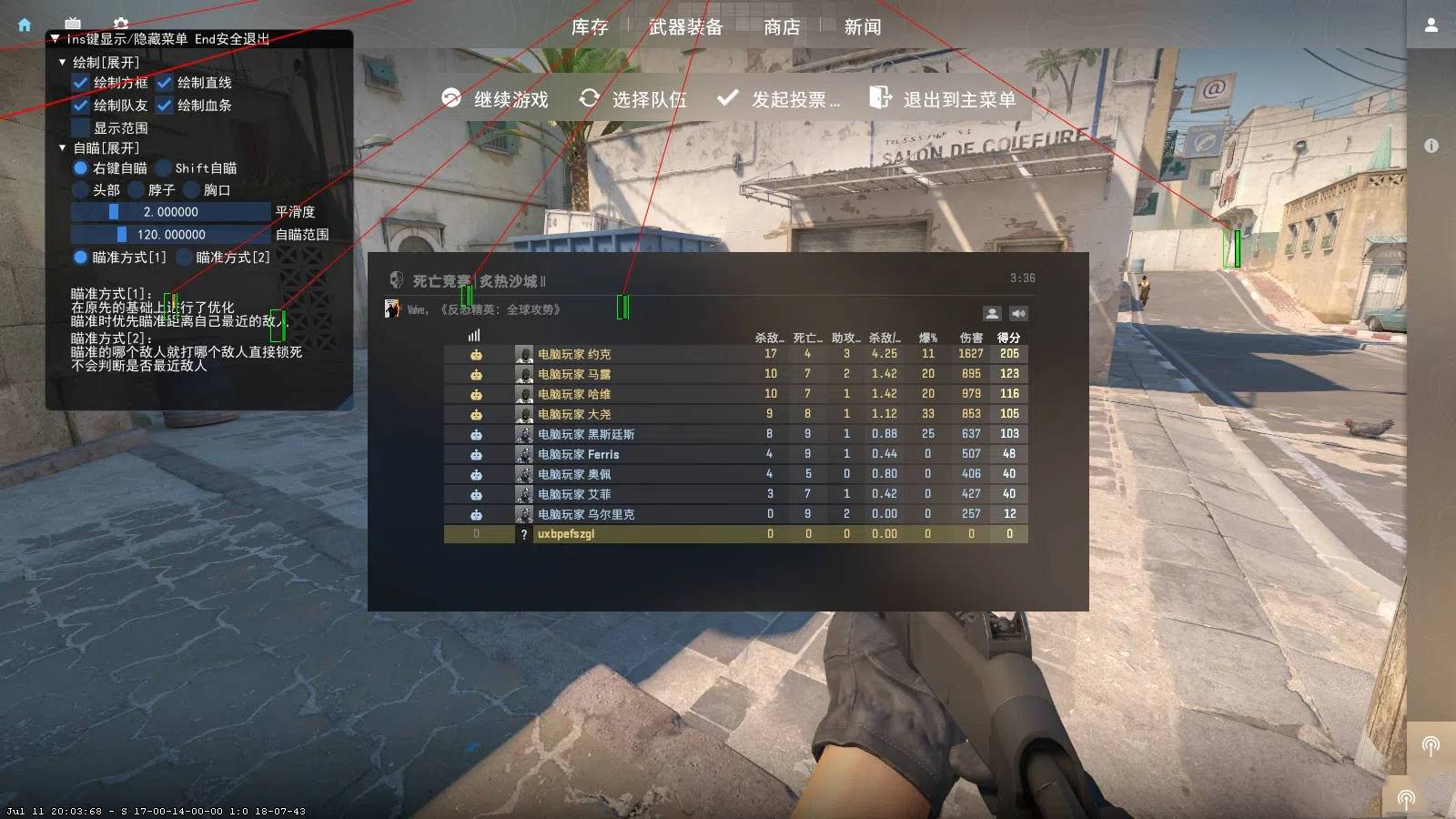
Task: Click the home icon in top-left corner
Action: point(23,24)
